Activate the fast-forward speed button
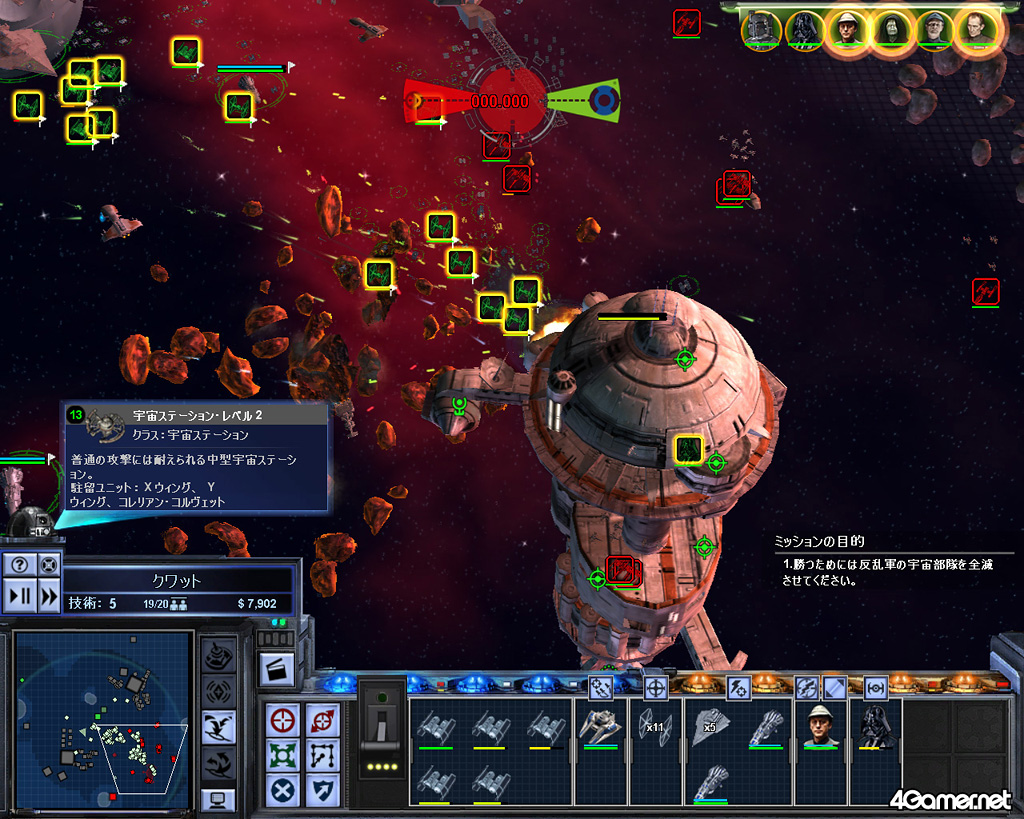Screen dimensions: 1024x819 [x=48, y=597]
